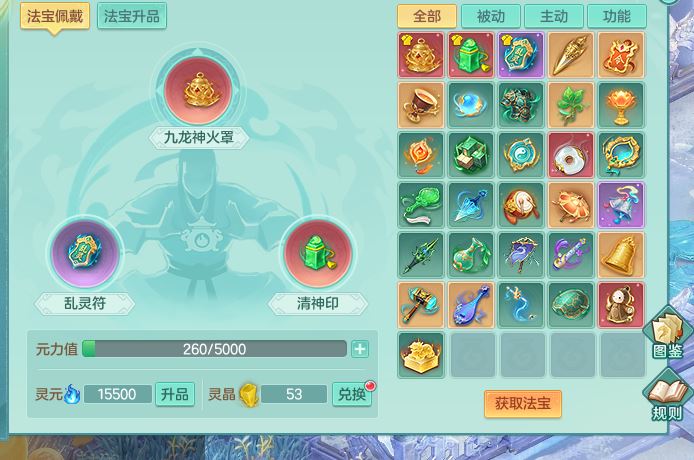Viewport: 694px width, 460px height.
Task: Select the golden bell treasure
Action: click(621, 255)
